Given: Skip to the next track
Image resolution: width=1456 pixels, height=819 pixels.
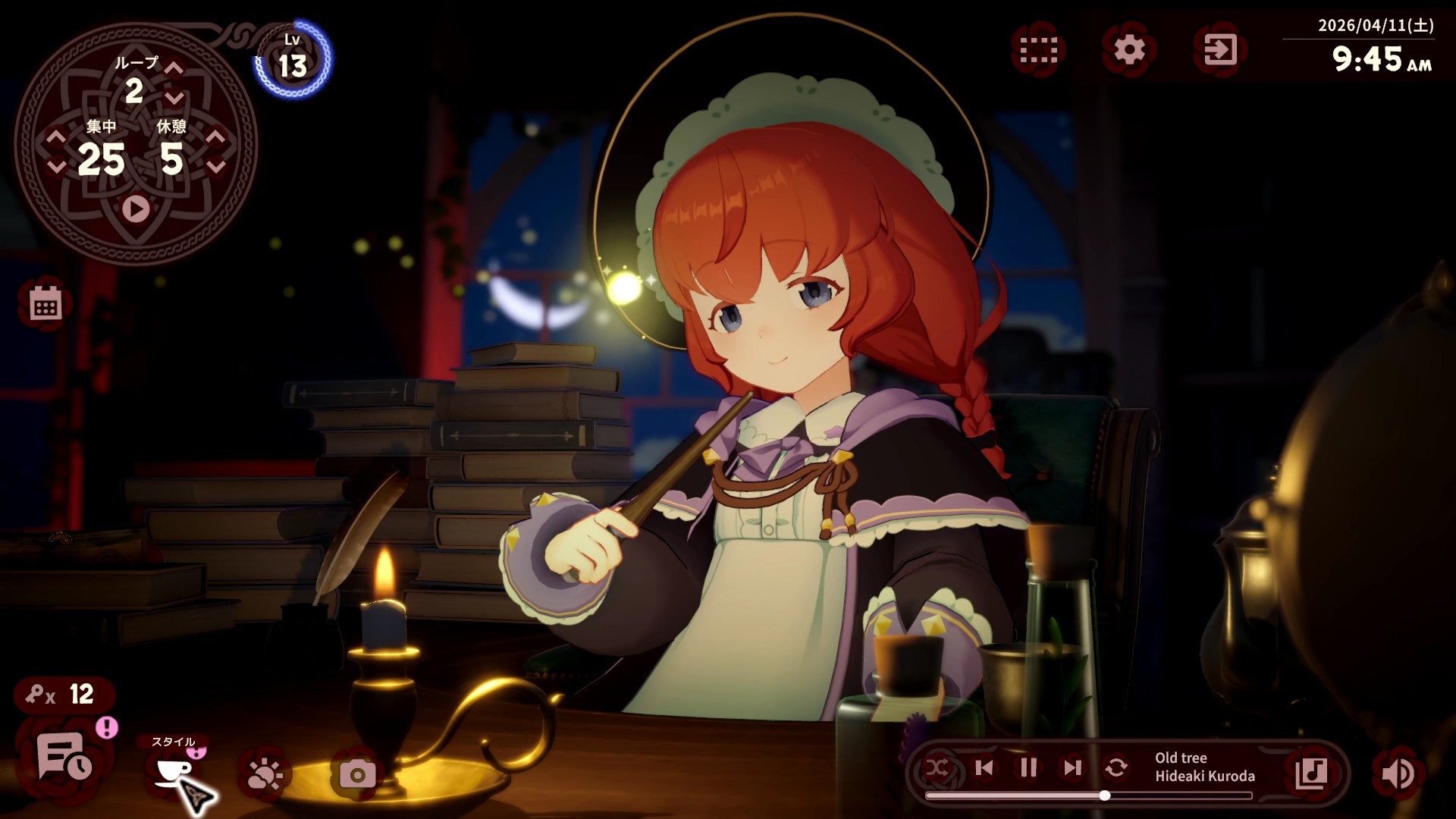Looking at the screenshot, I should pos(1071,768).
